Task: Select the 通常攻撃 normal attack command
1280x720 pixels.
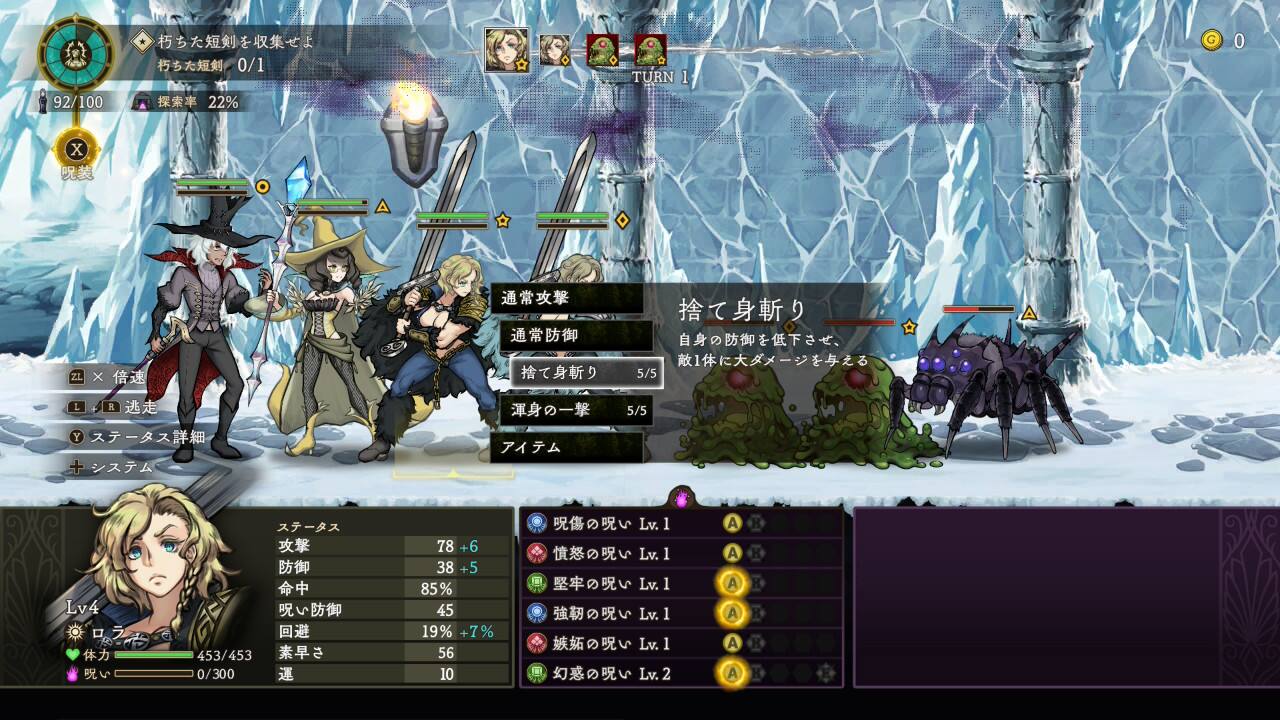Action: coord(567,298)
